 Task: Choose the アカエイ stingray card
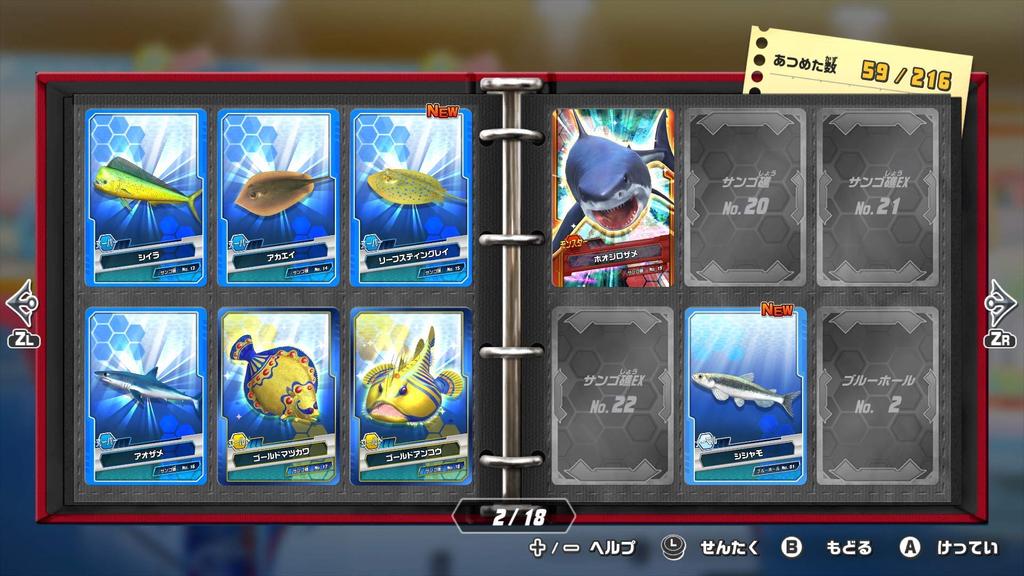(x=278, y=197)
